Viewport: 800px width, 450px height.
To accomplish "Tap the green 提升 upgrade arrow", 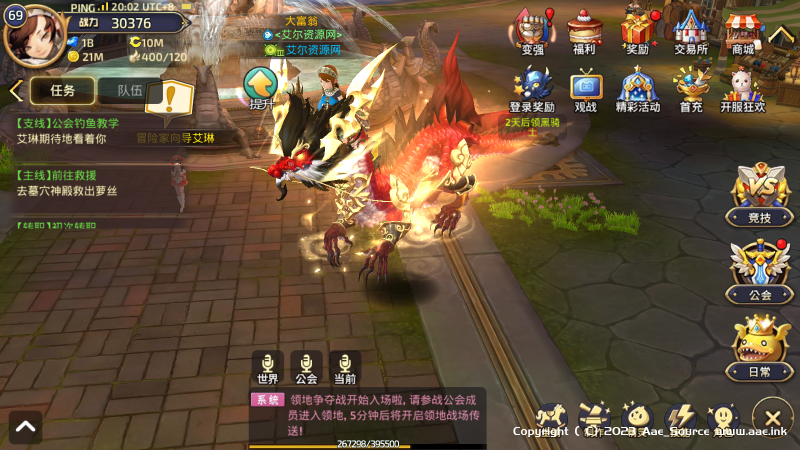I will [261, 87].
